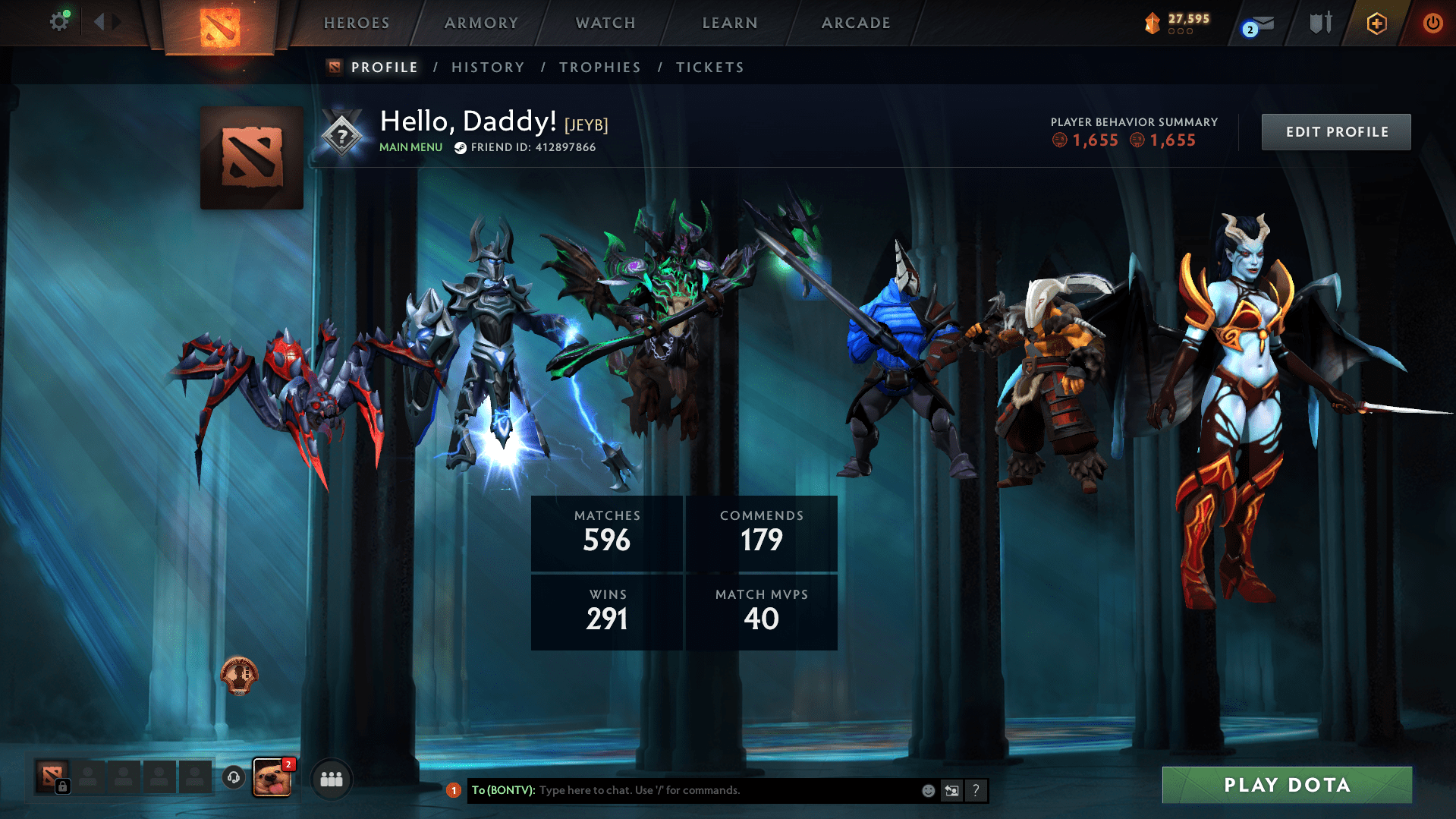
Task: Click the Dota Plus hexagon plus icon
Action: [x=1376, y=23]
